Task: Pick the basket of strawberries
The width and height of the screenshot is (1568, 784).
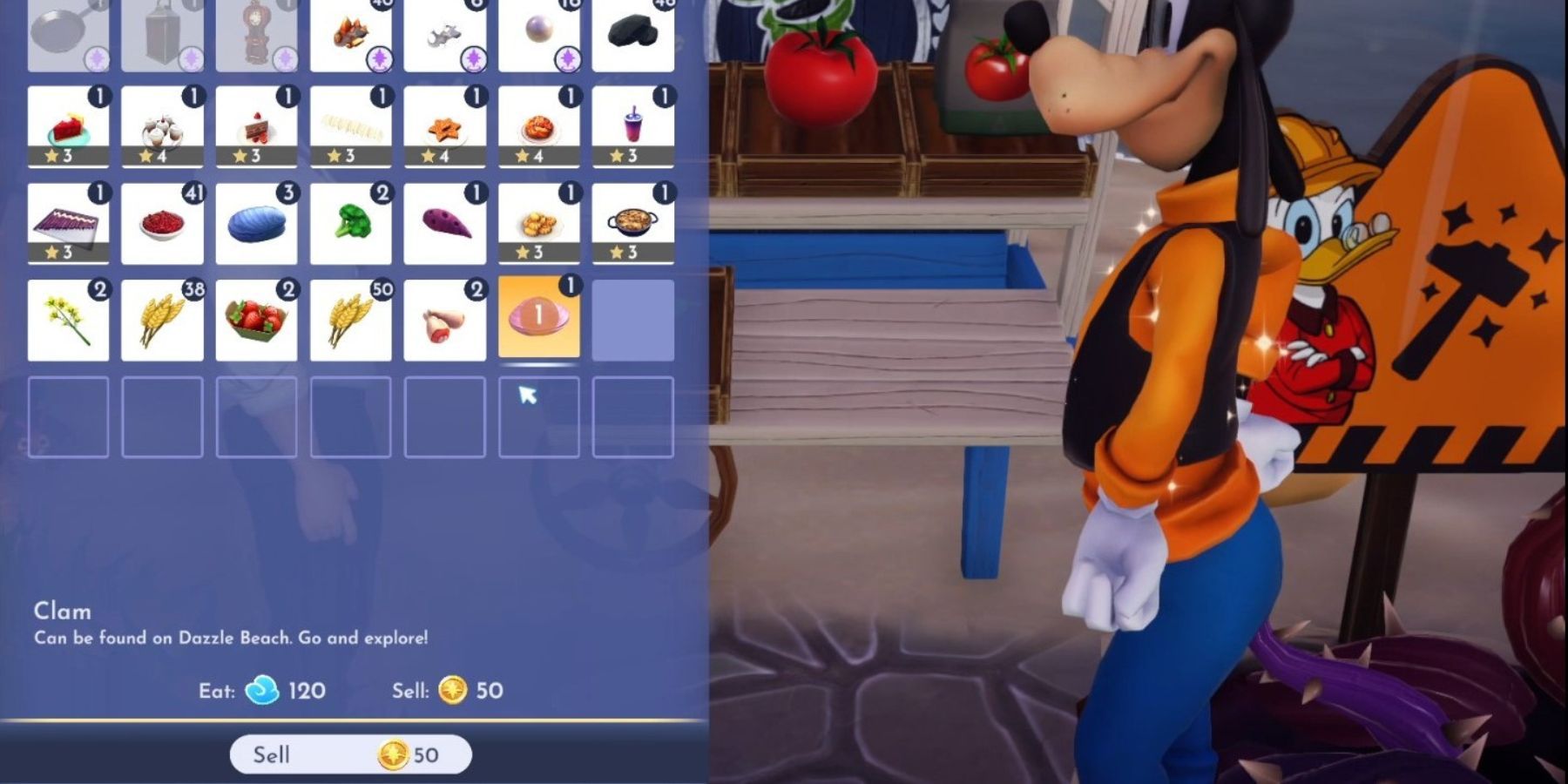Action: click(x=257, y=318)
